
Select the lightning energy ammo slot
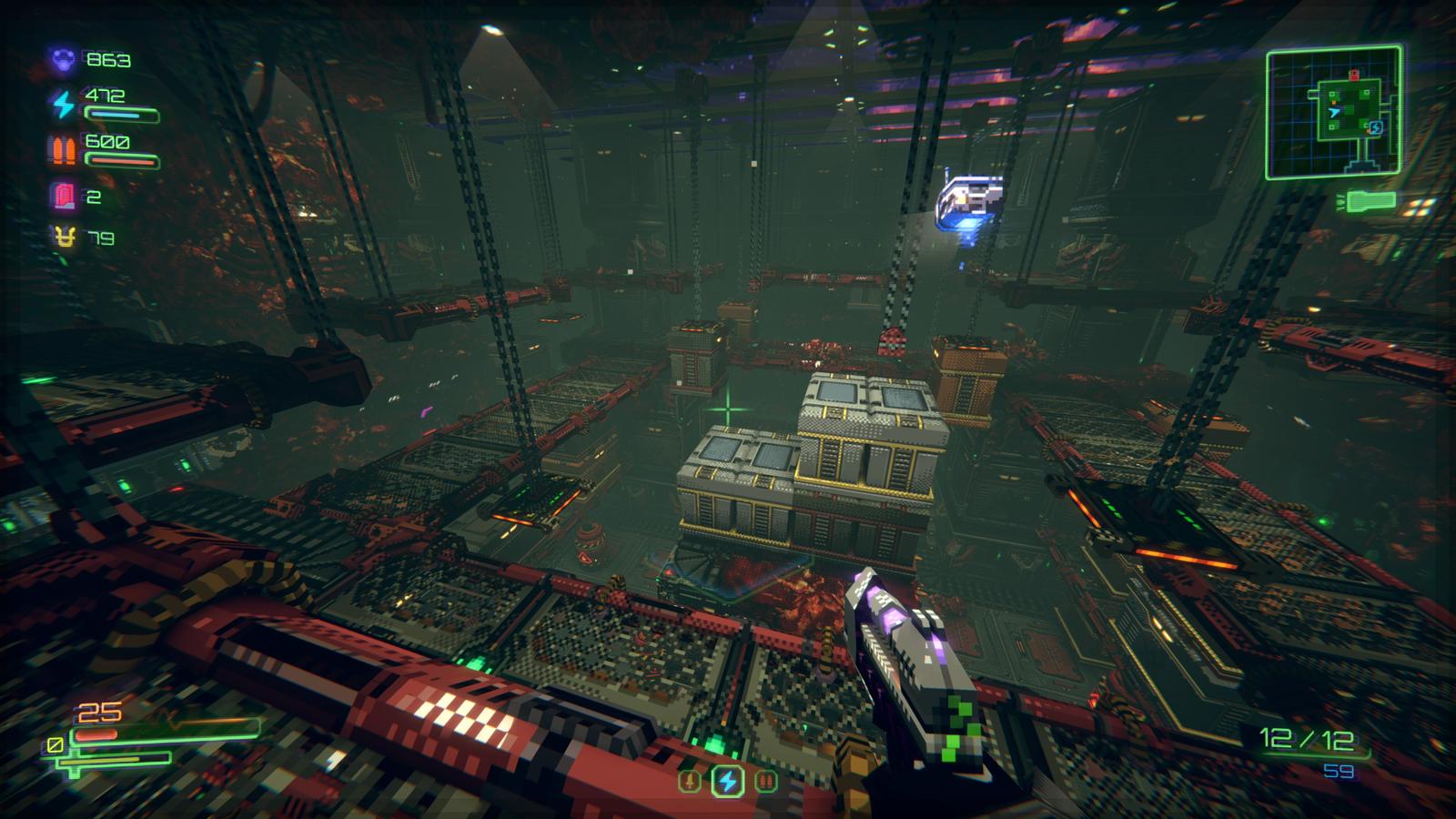point(727,780)
